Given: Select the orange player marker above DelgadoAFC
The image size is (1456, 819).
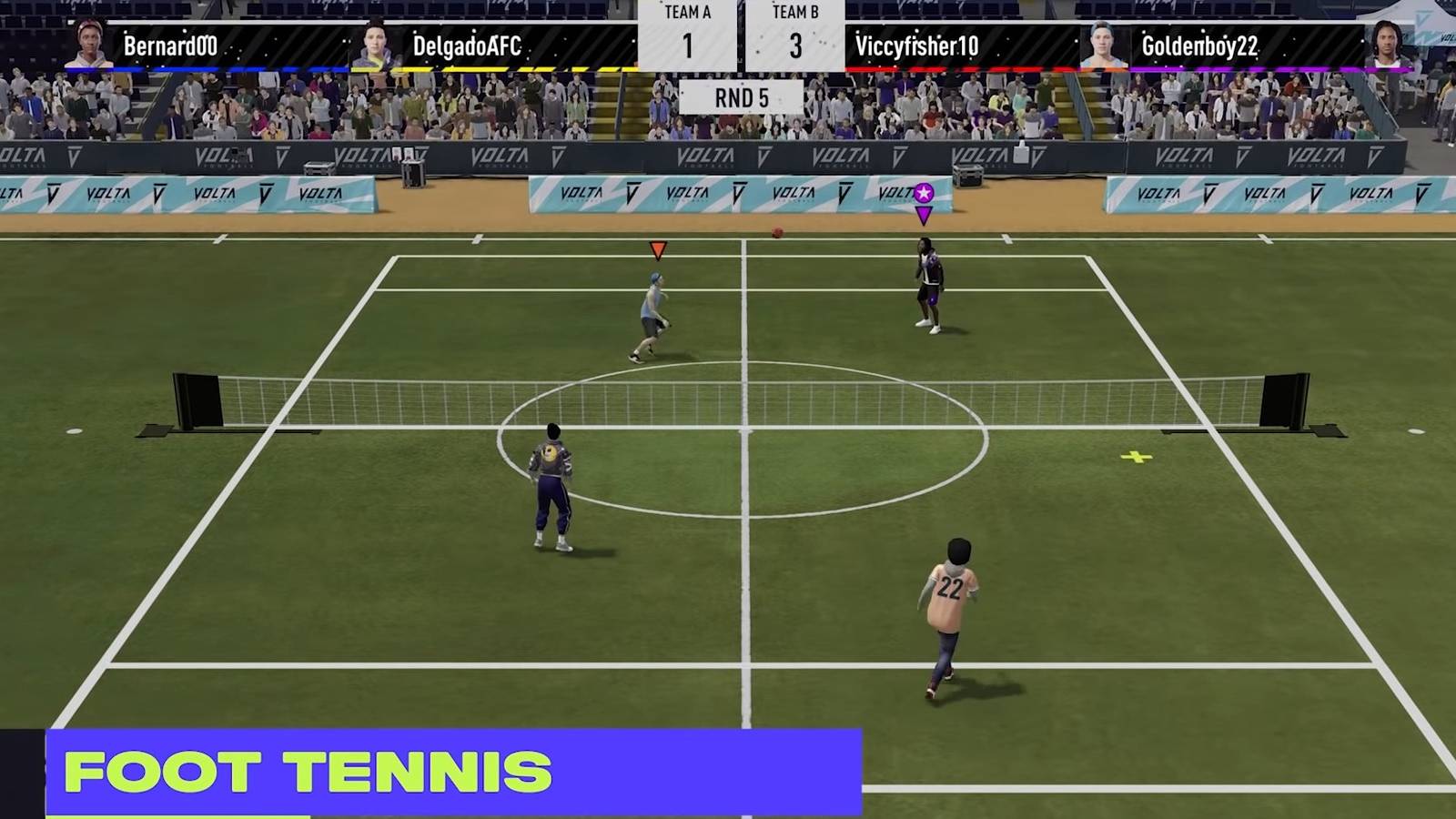Looking at the screenshot, I should pyautogui.click(x=656, y=249).
